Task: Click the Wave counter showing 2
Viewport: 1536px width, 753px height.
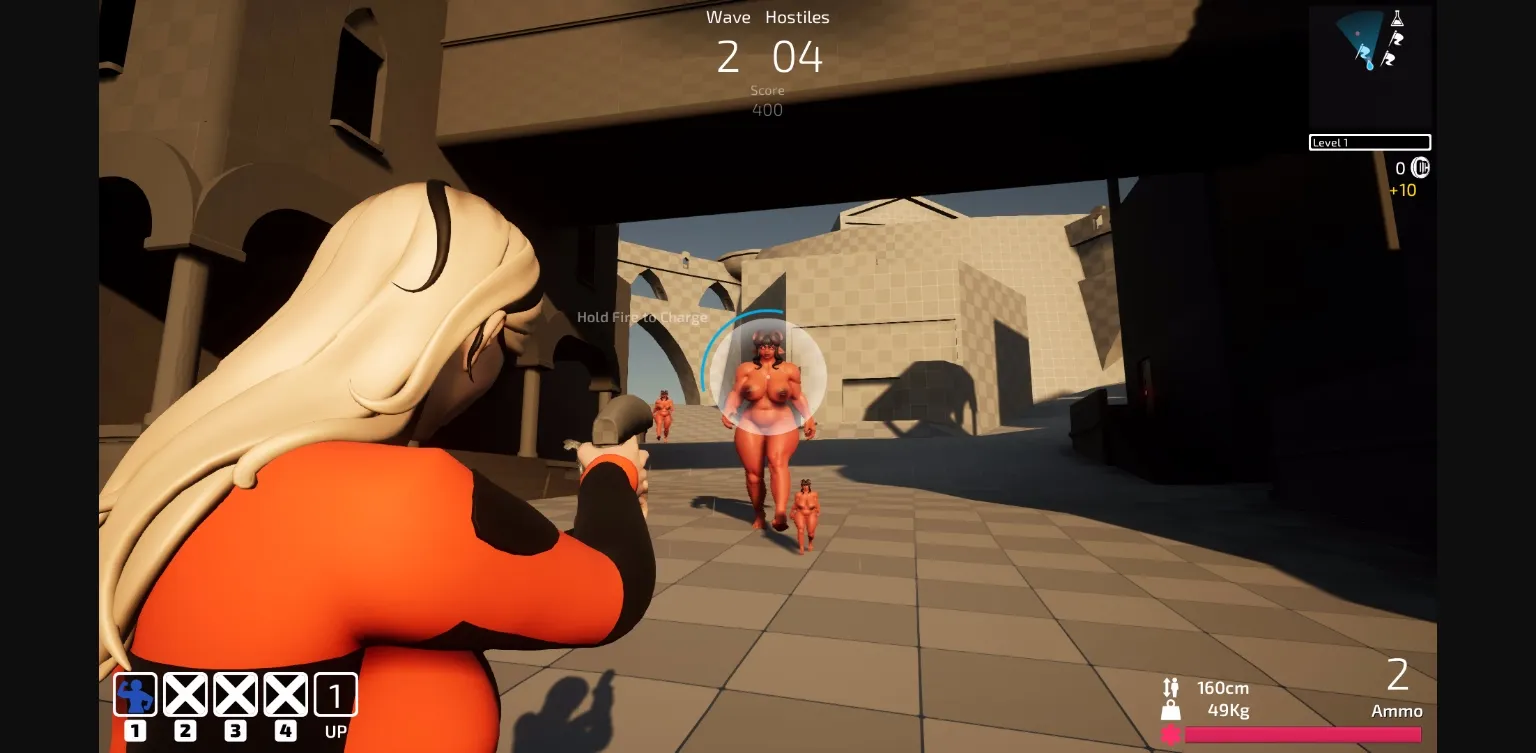Action: pyautogui.click(x=728, y=57)
